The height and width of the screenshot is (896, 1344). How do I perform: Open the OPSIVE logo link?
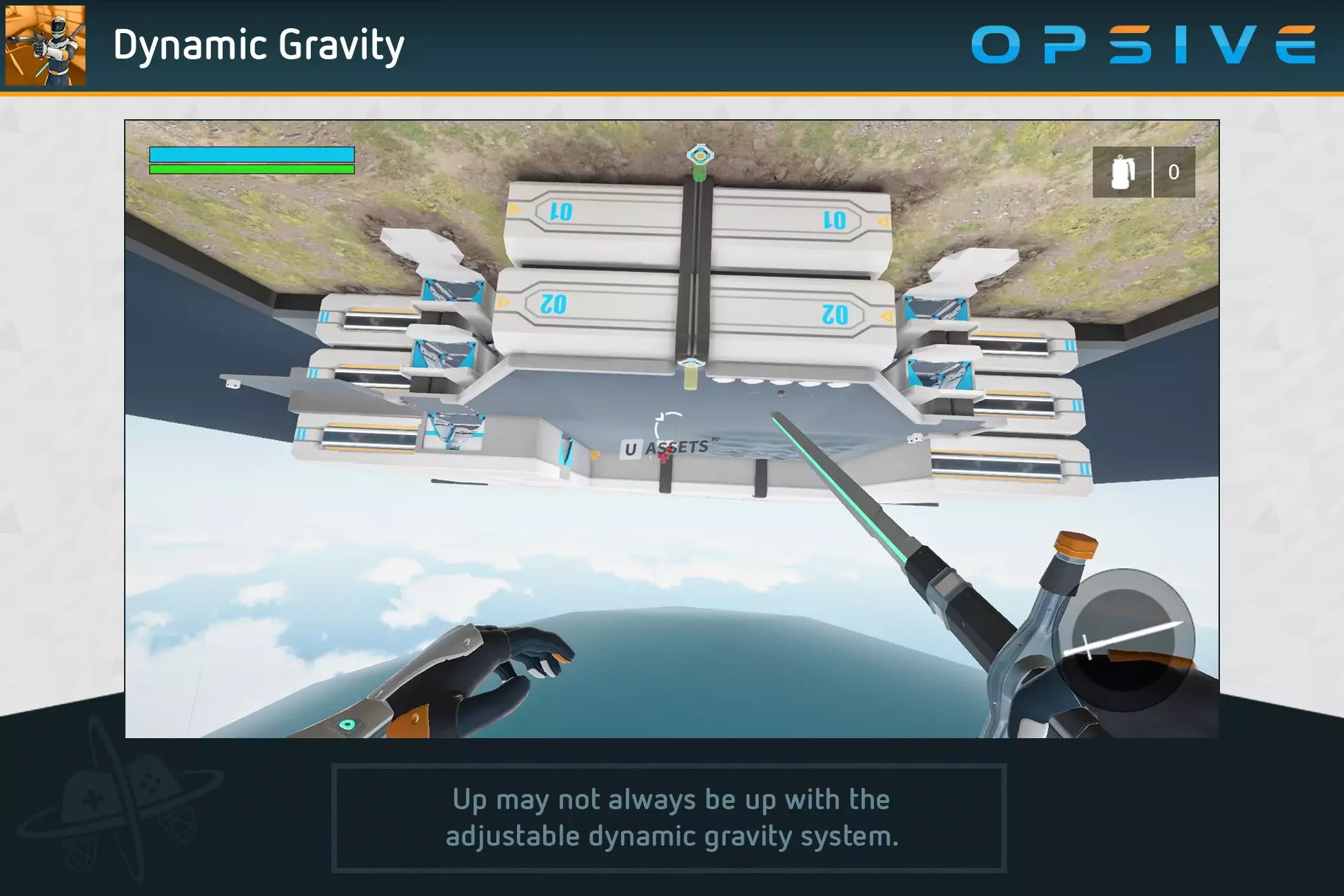click(x=1143, y=45)
